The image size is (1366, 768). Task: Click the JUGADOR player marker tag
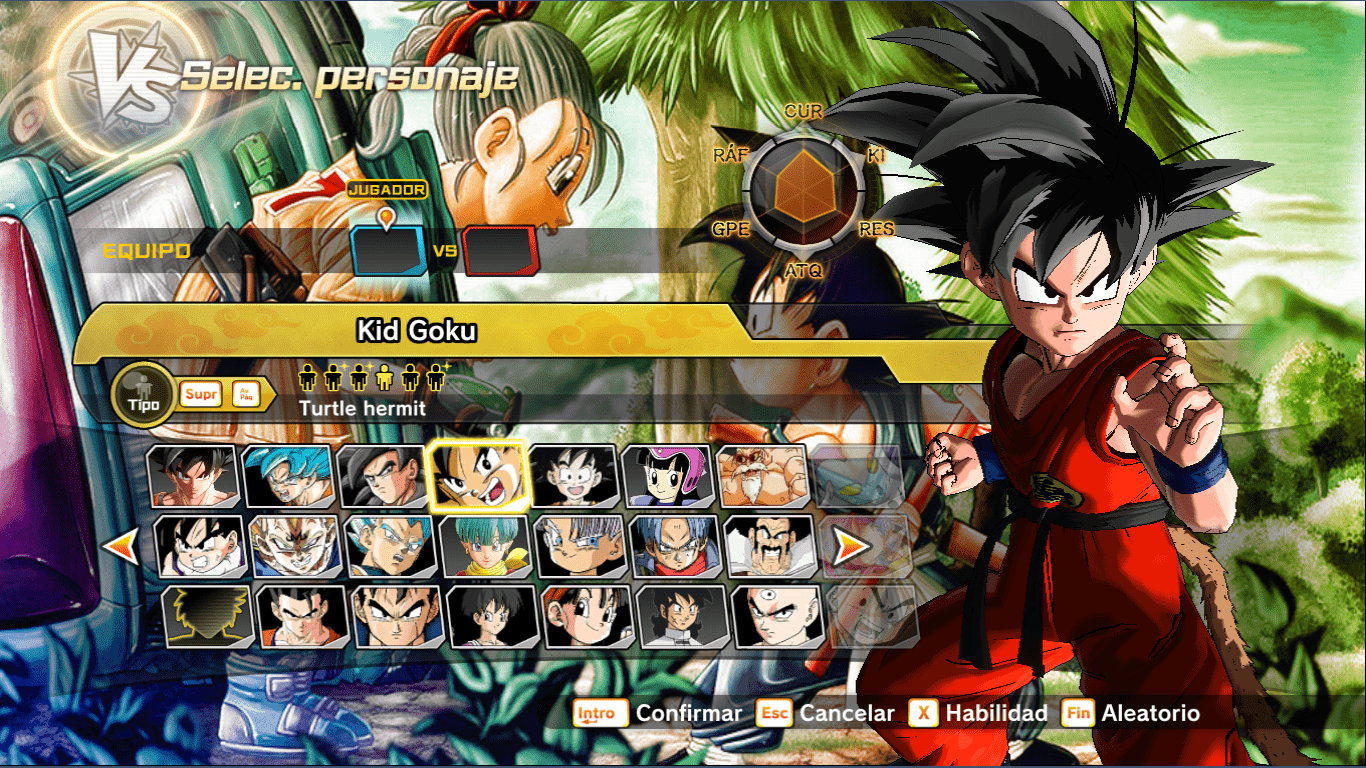tap(388, 188)
